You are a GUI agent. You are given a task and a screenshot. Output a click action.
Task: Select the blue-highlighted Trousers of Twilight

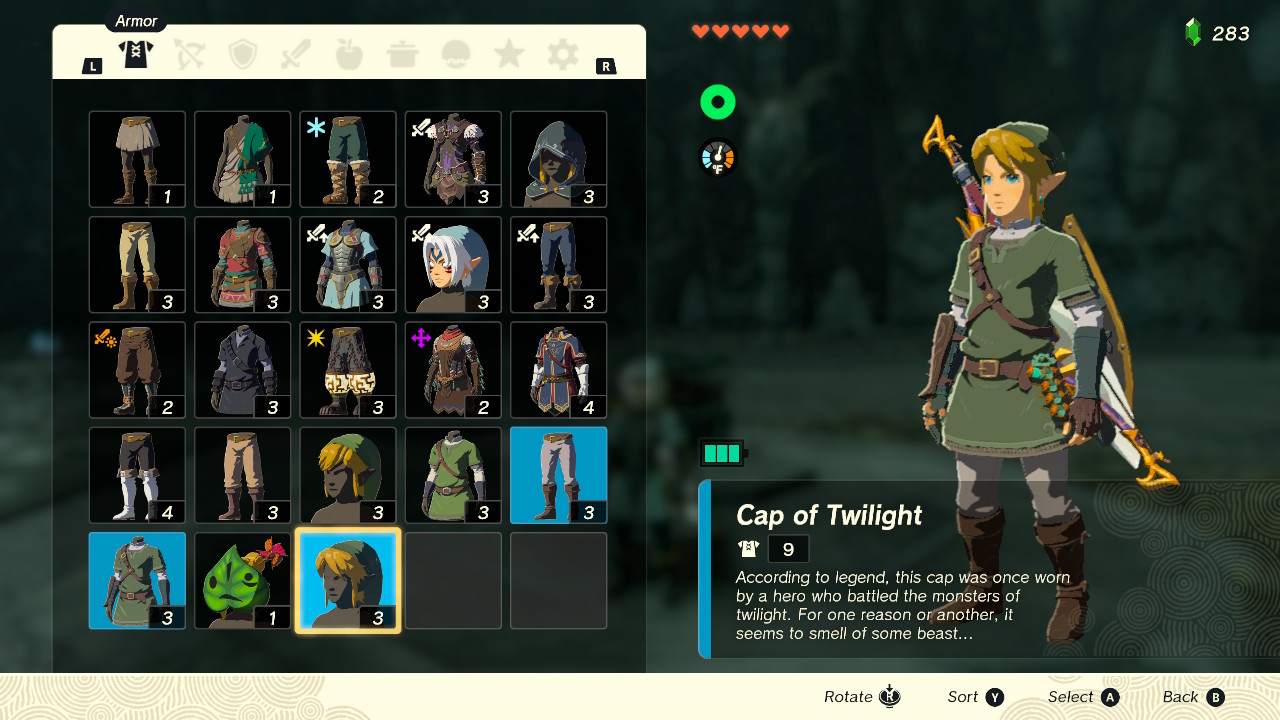pyautogui.click(x=558, y=475)
